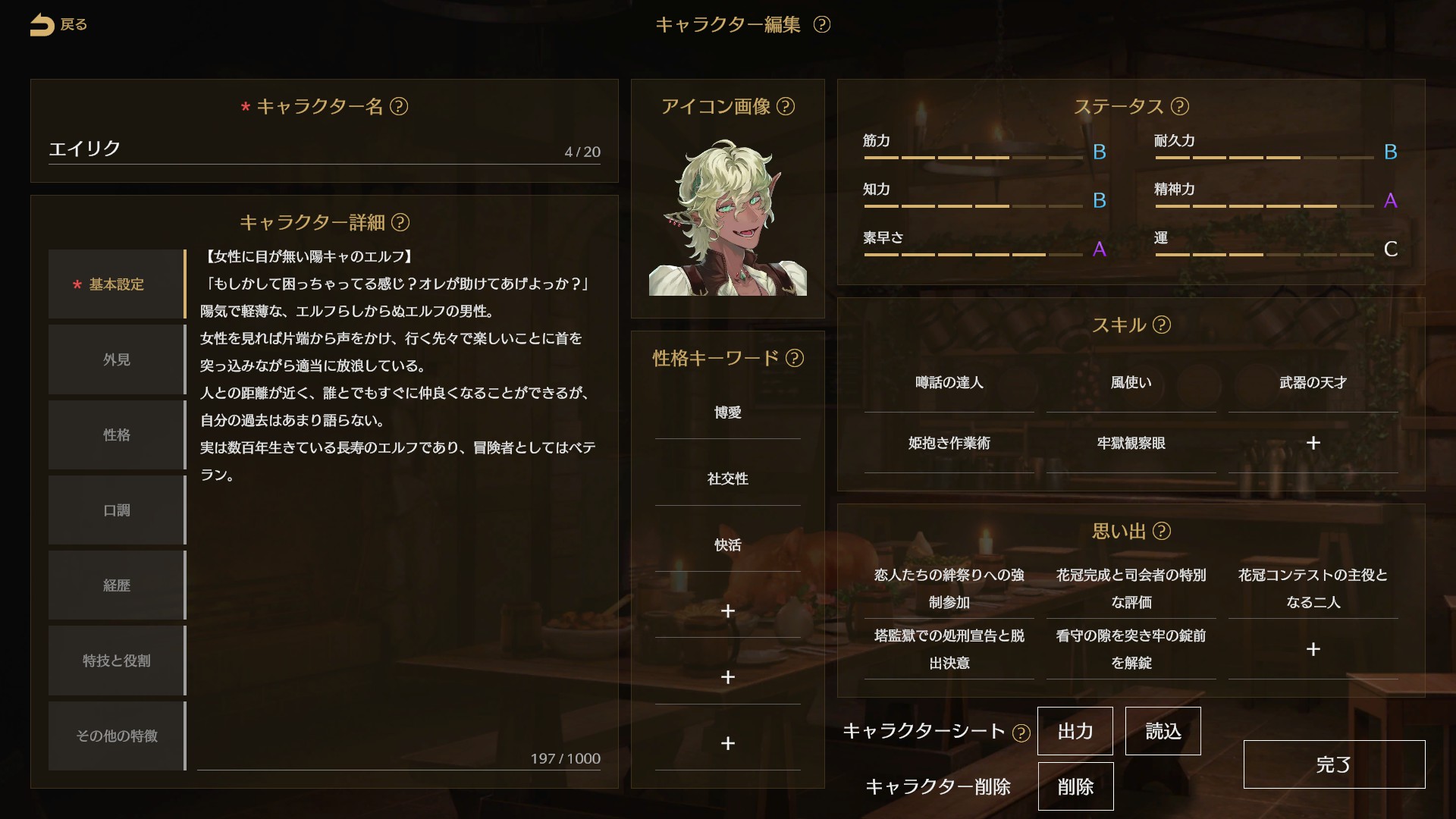This screenshot has height=819, width=1456.
Task: Export the character sheet with 出力
Action: (1075, 731)
